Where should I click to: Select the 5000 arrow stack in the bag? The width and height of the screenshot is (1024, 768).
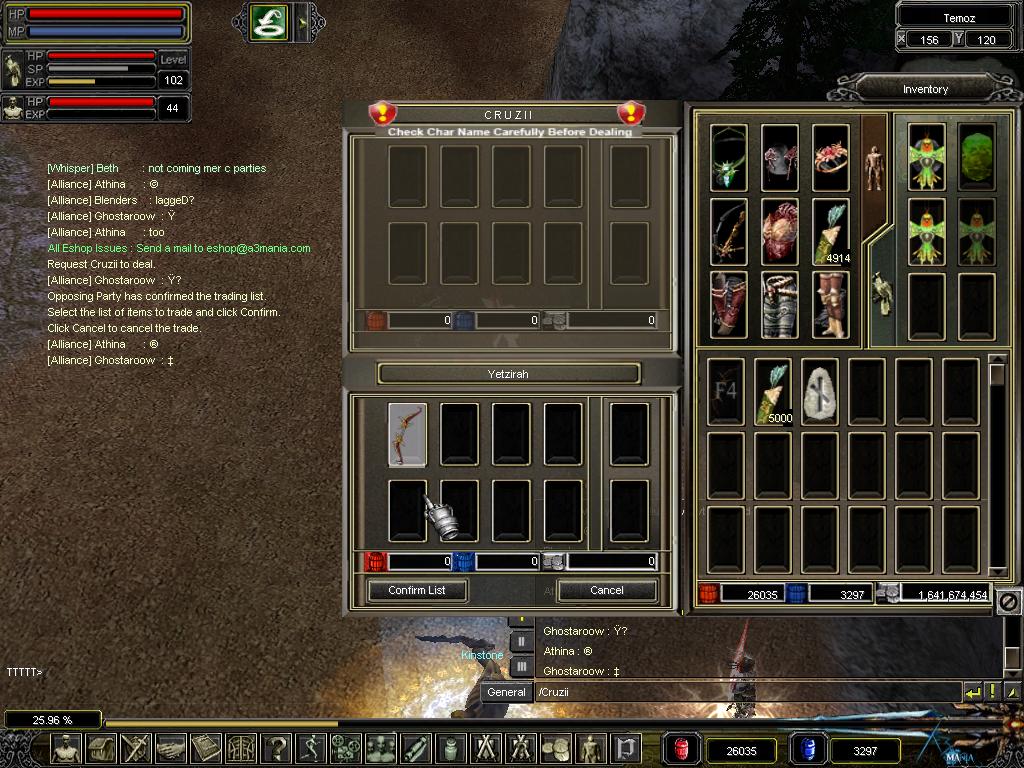773,391
